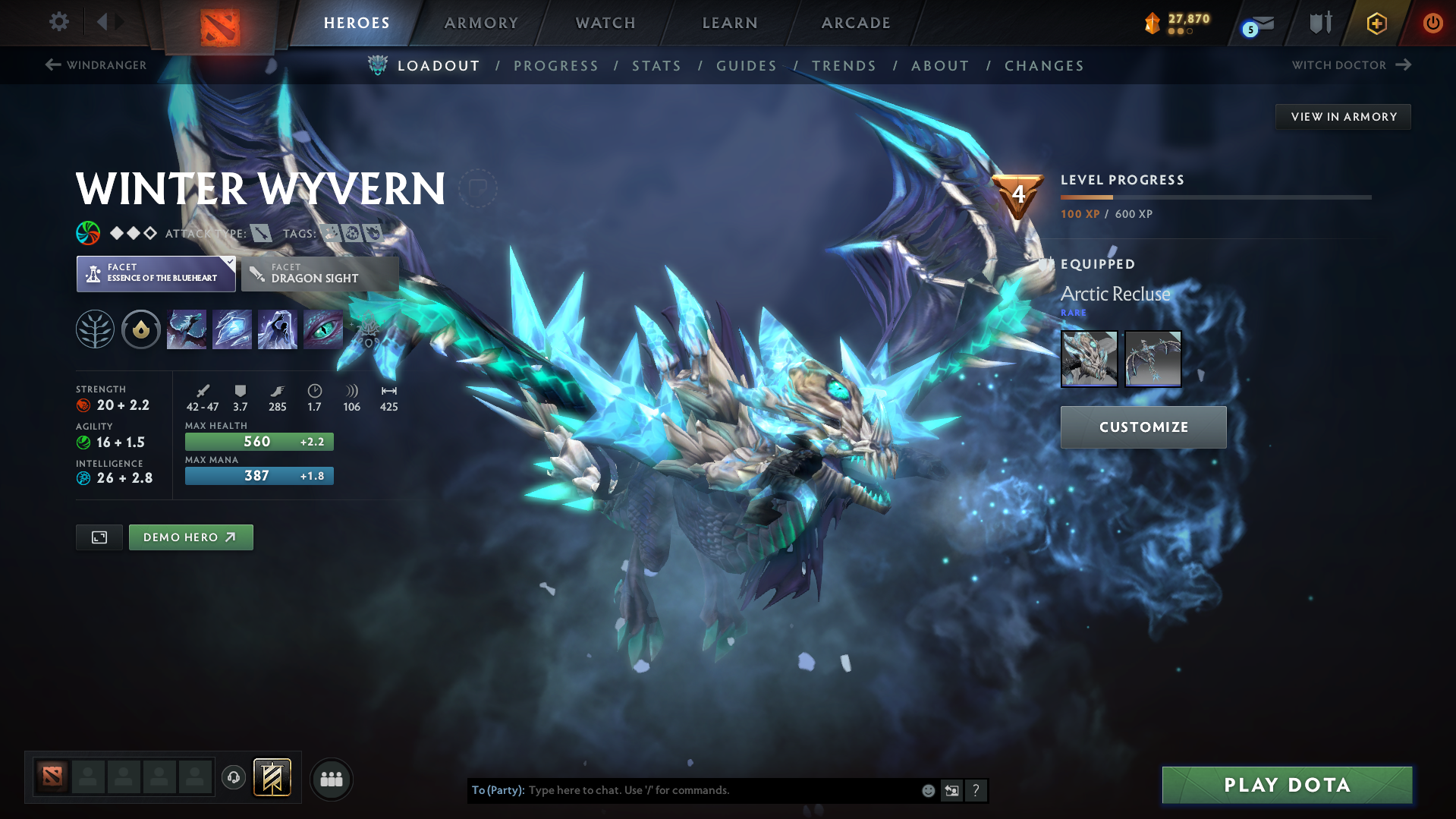
Task: Select the Essence of the Blueheart facet
Action: point(156,273)
